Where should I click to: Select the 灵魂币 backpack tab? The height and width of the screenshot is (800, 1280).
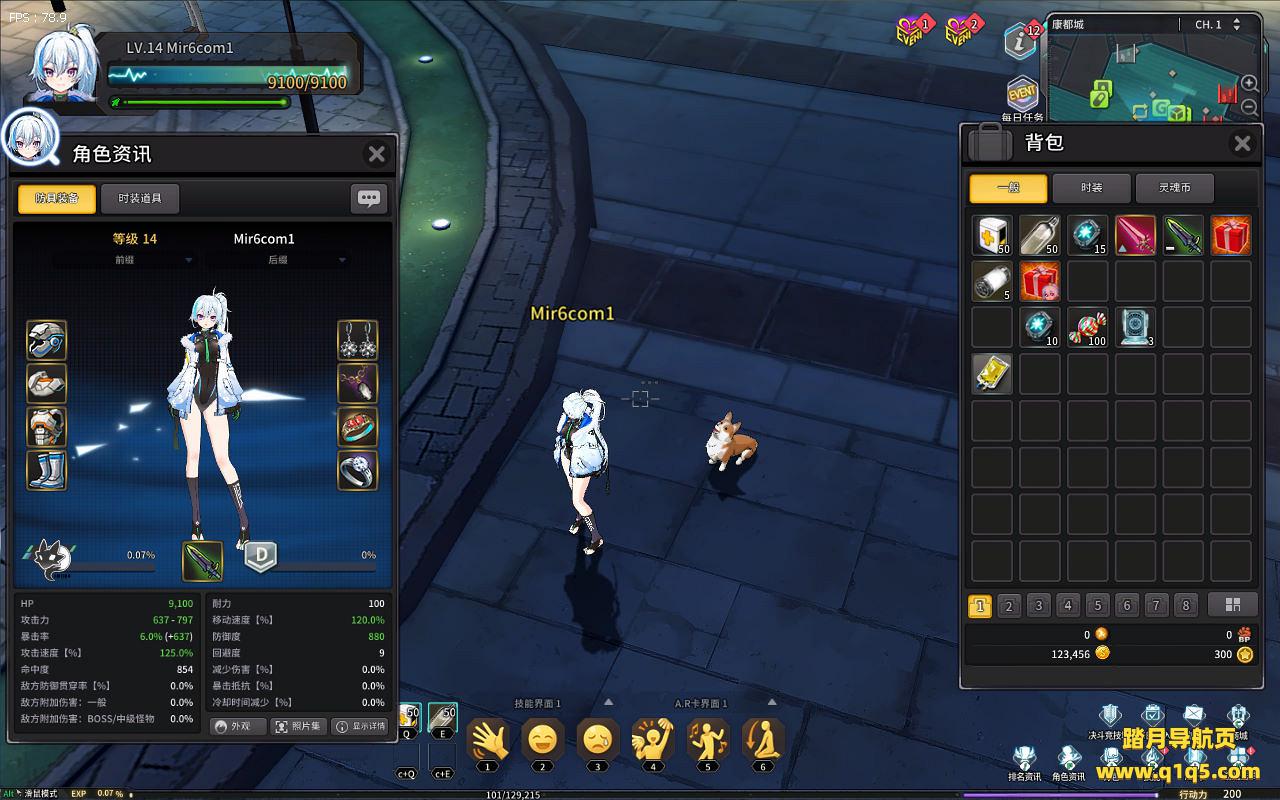[1175, 188]
